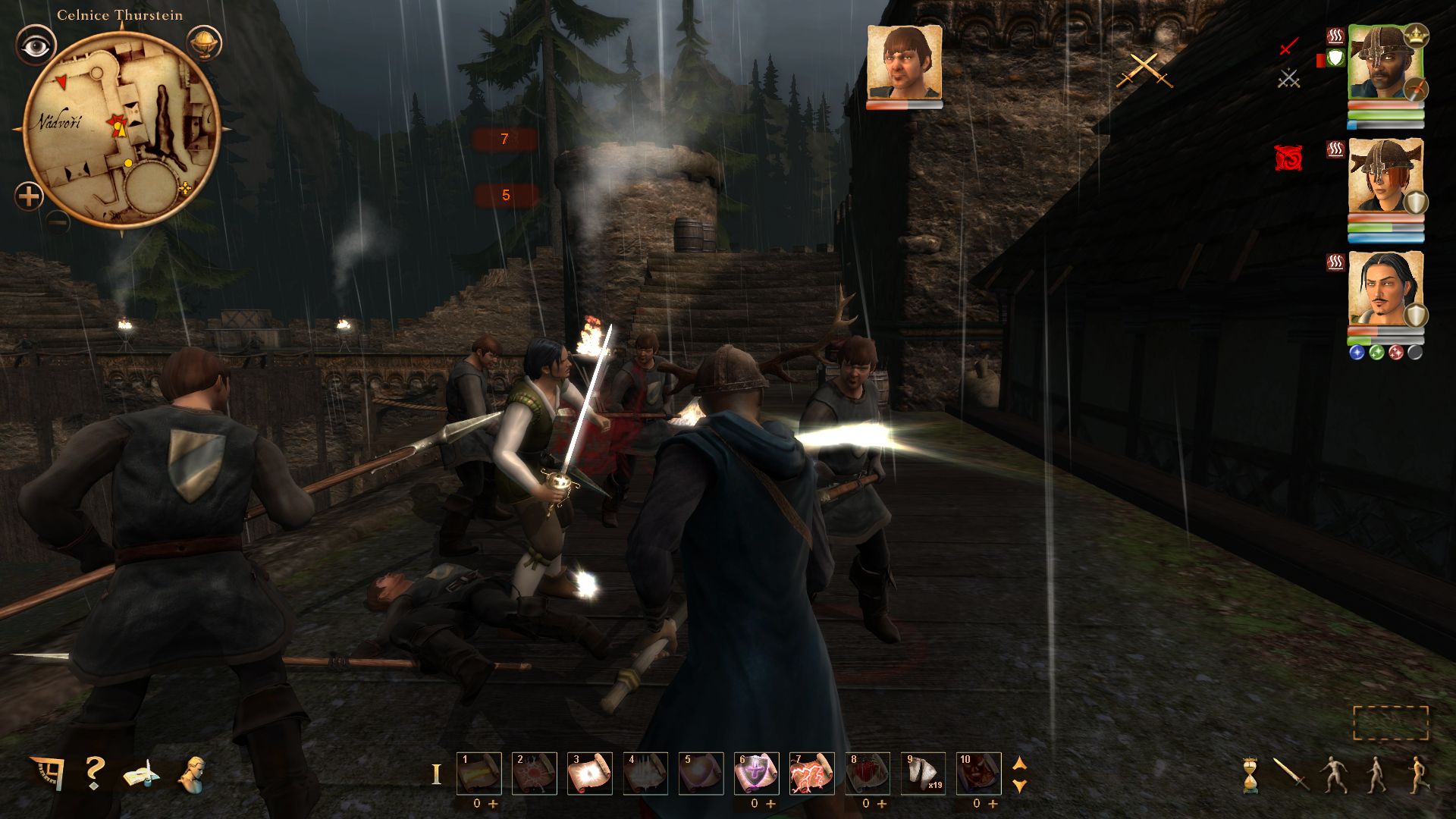Open help with the question mark icon
This screenshot has height=819, width=1456.
pyautogui.click(x=94, y=773)
